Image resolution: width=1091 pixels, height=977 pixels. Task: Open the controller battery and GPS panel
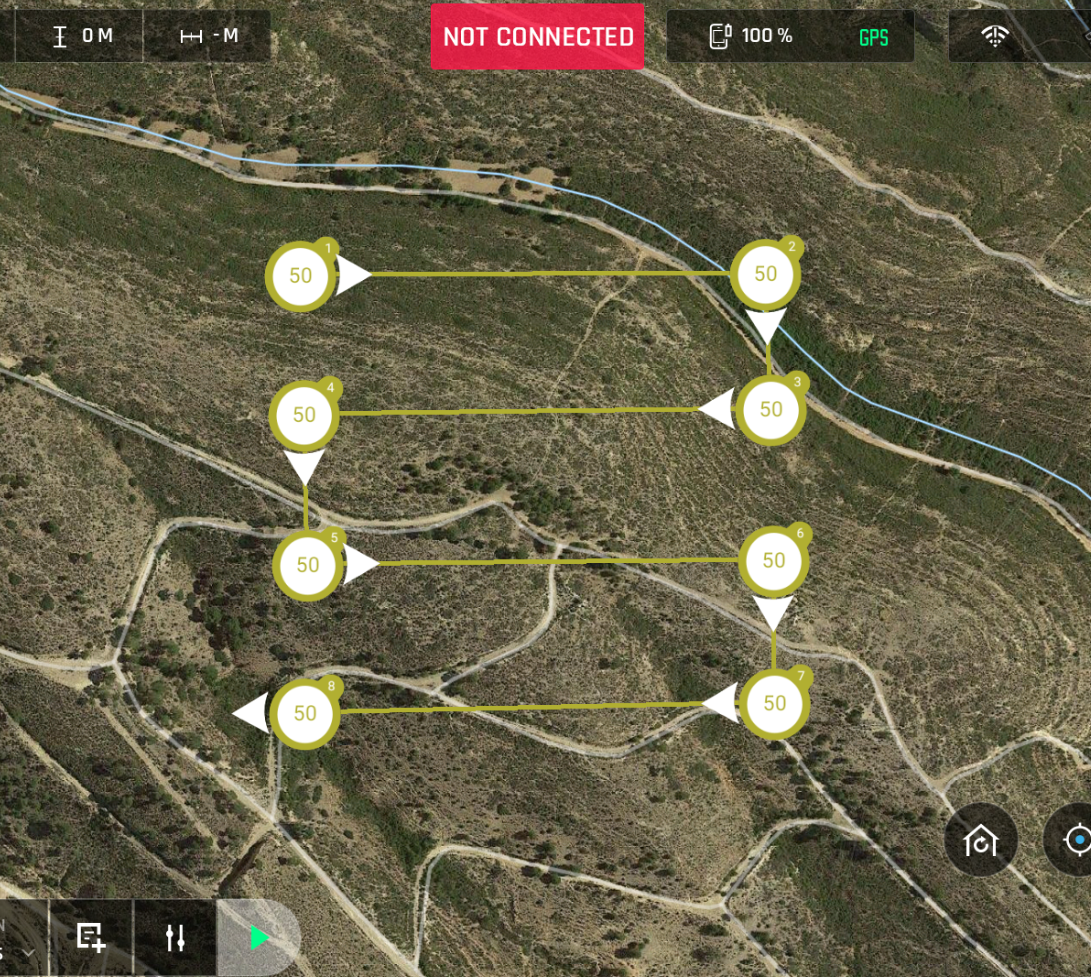tap(790, 37)
